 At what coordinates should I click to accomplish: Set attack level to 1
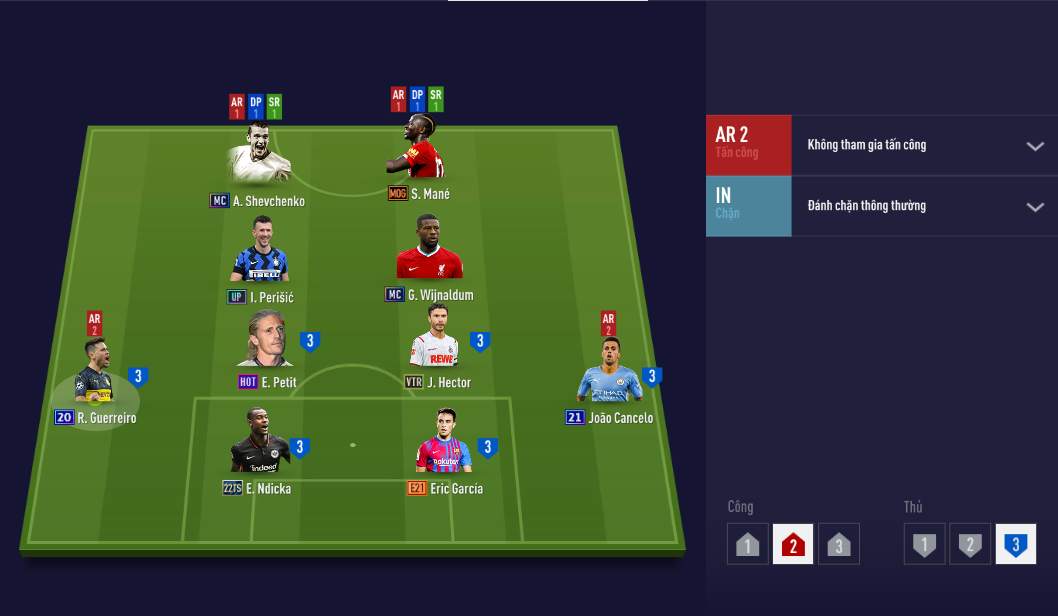click(x=748, y=545)
